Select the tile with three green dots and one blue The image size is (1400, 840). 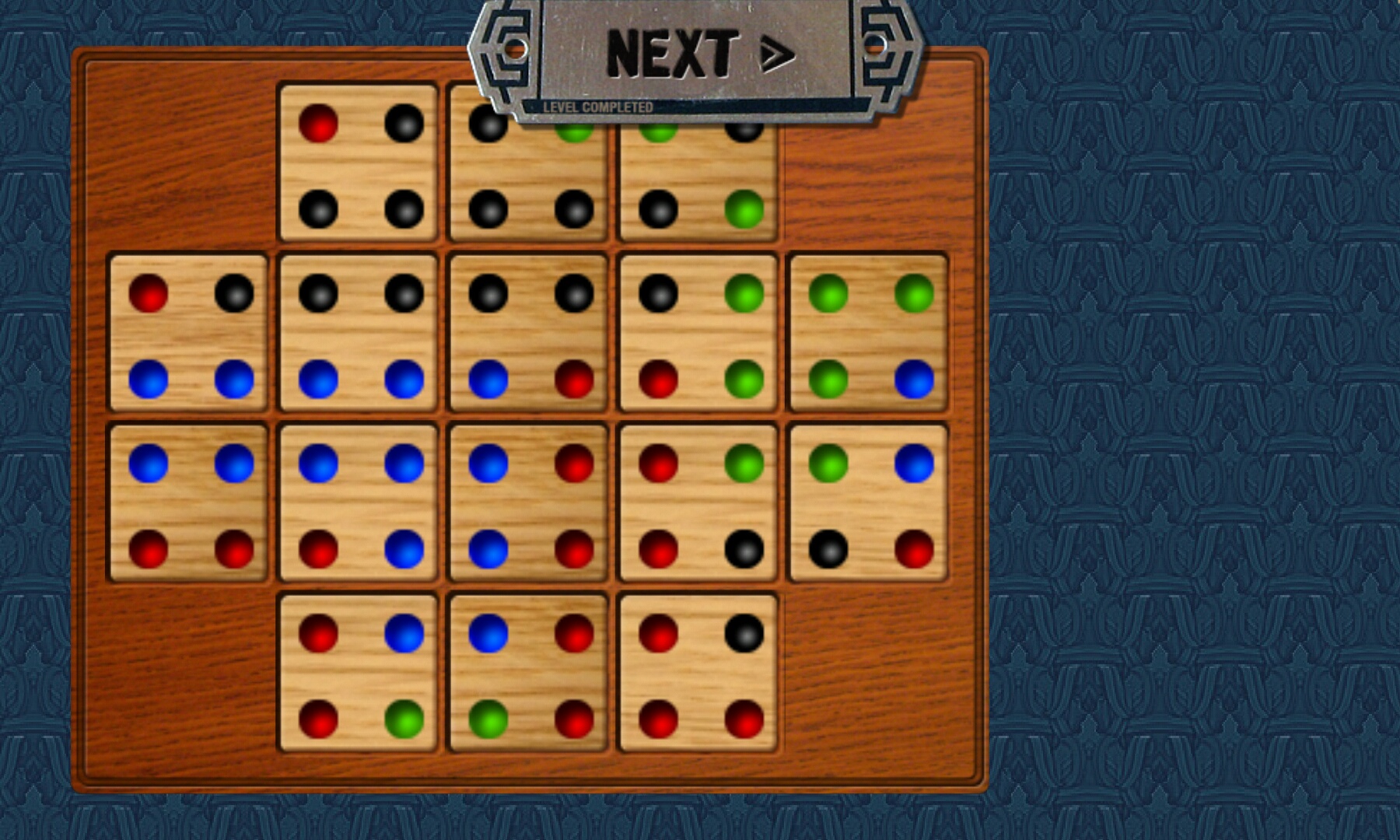(869, 334)
